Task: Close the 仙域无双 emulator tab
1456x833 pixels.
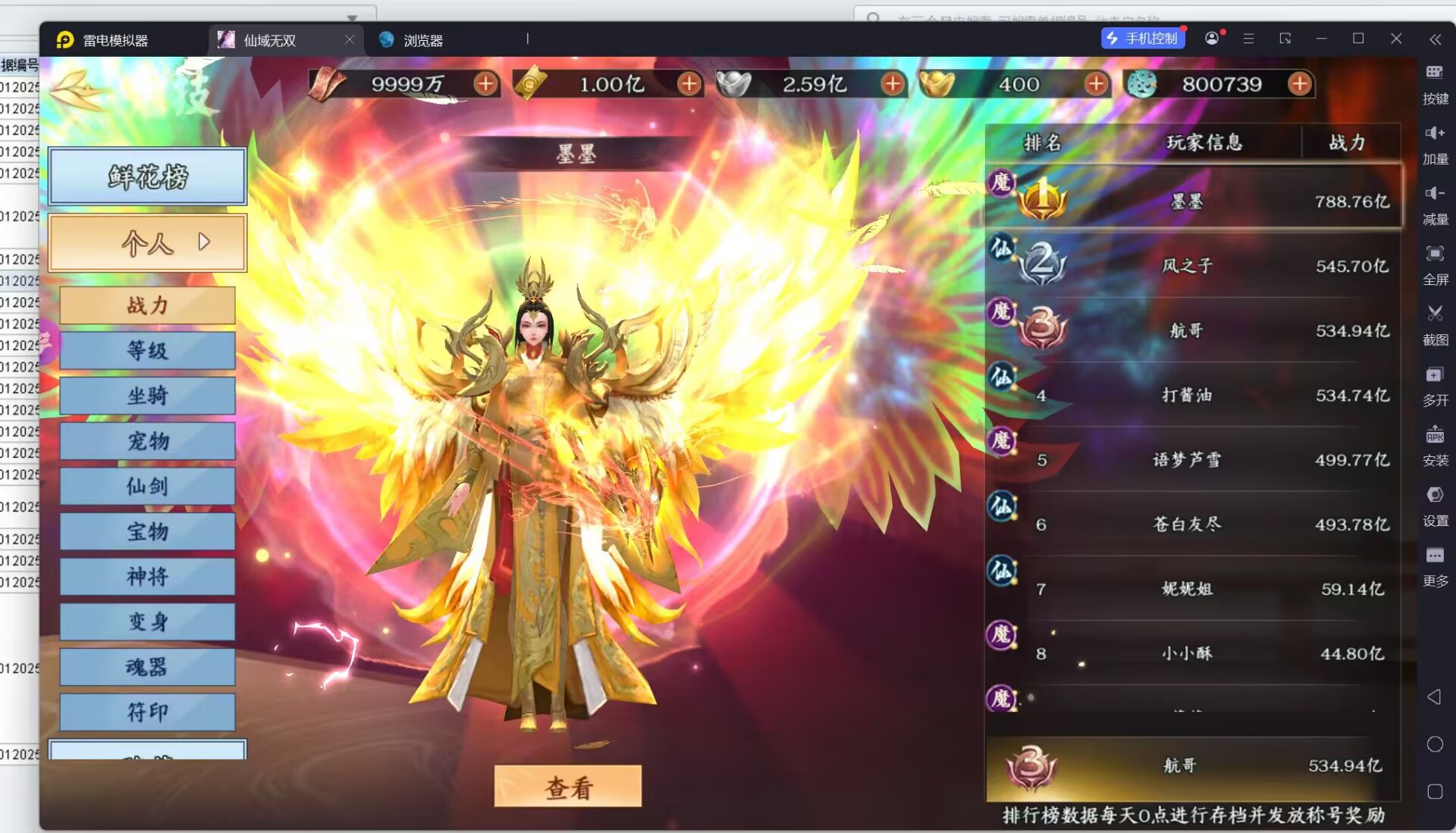Action: point(350,39)
